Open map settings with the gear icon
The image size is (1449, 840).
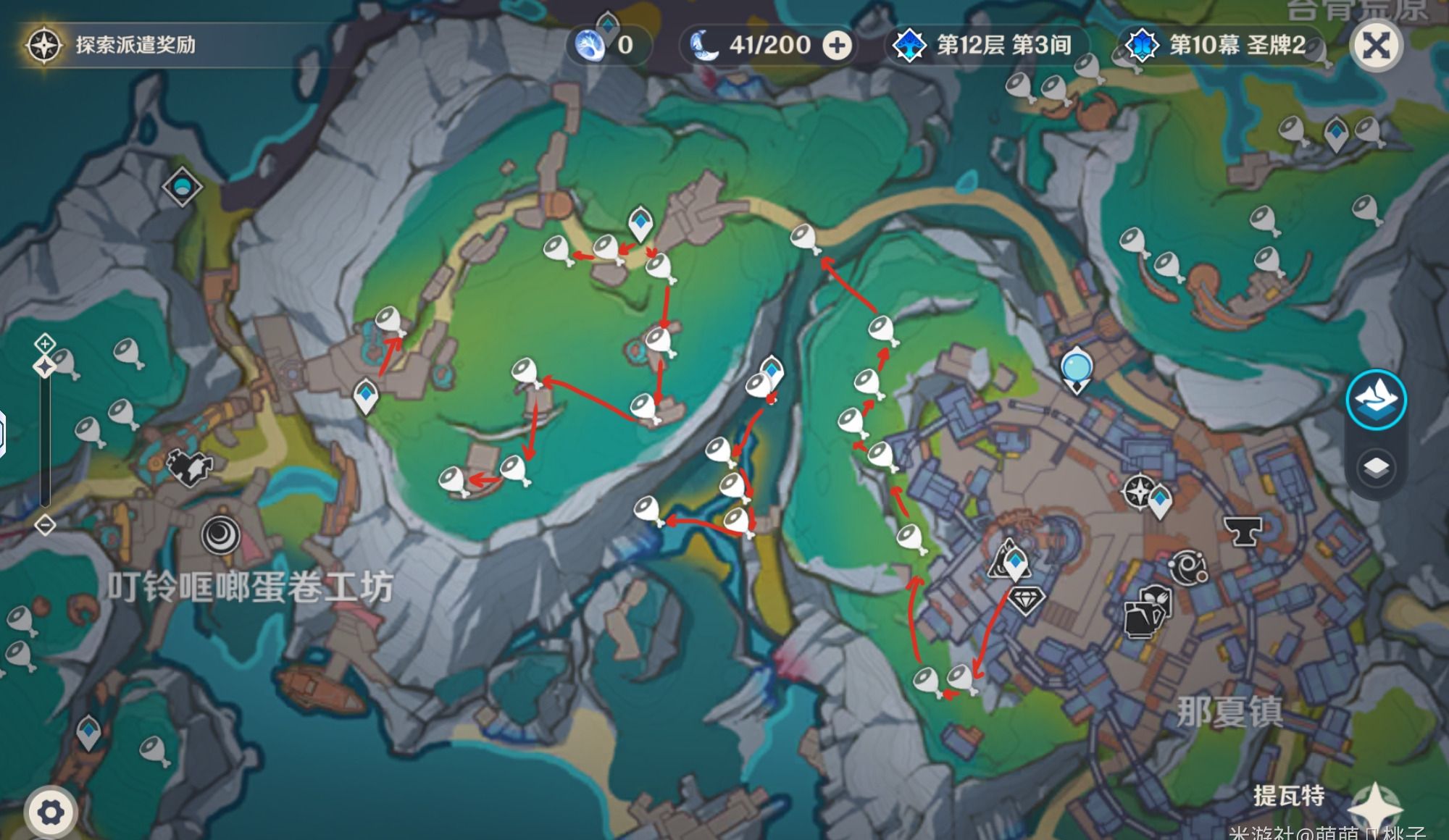50,812
